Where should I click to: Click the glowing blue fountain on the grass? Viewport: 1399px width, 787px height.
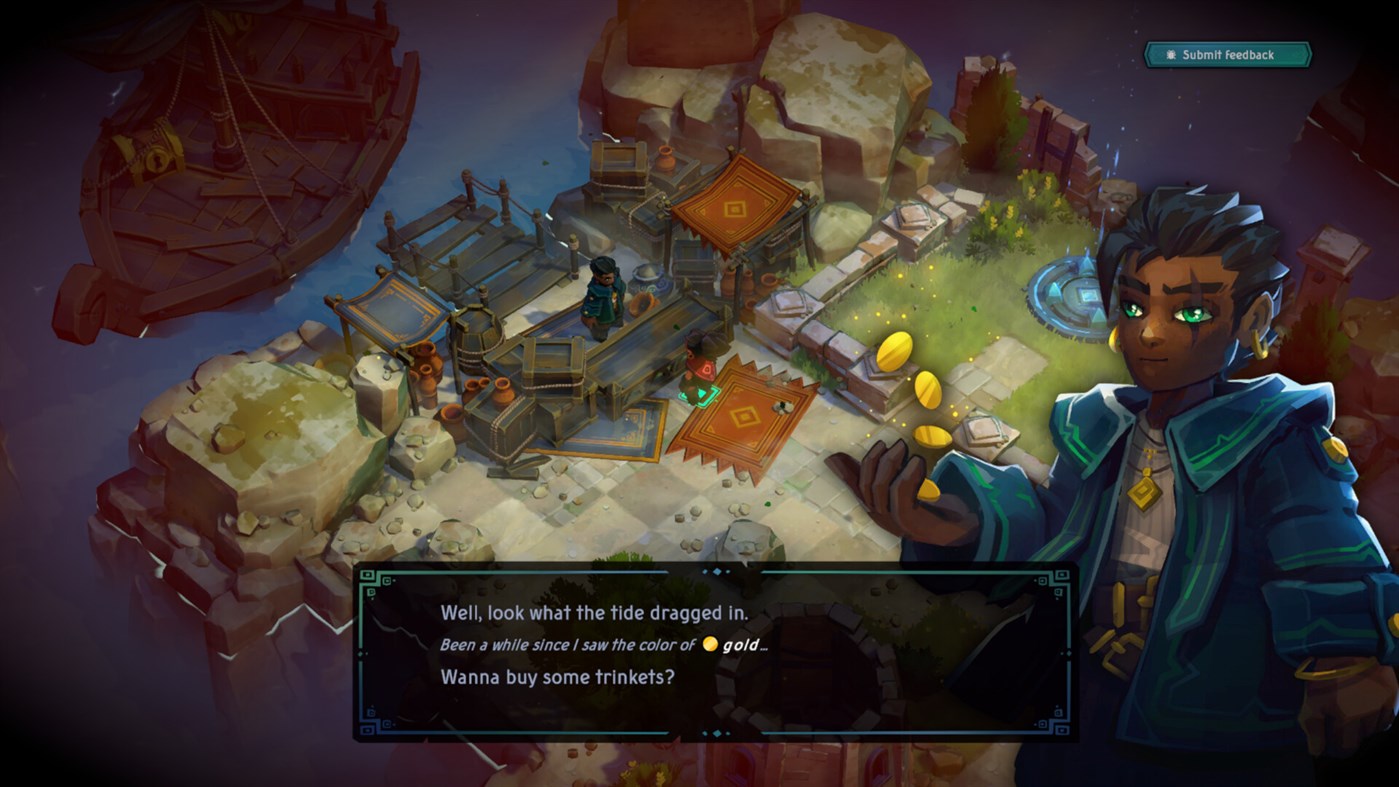(1075, 295)
